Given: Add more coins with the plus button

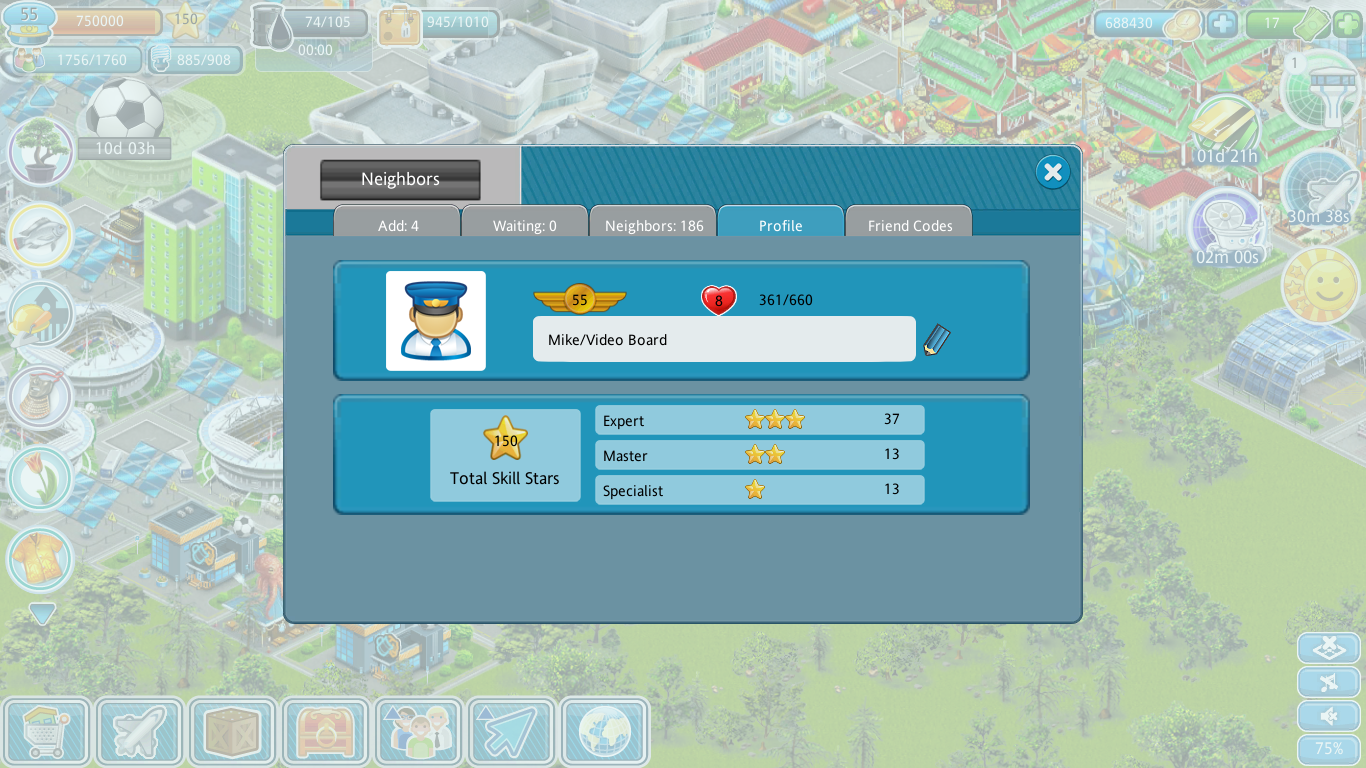Looking at the screenshot, I should 1222,23.
